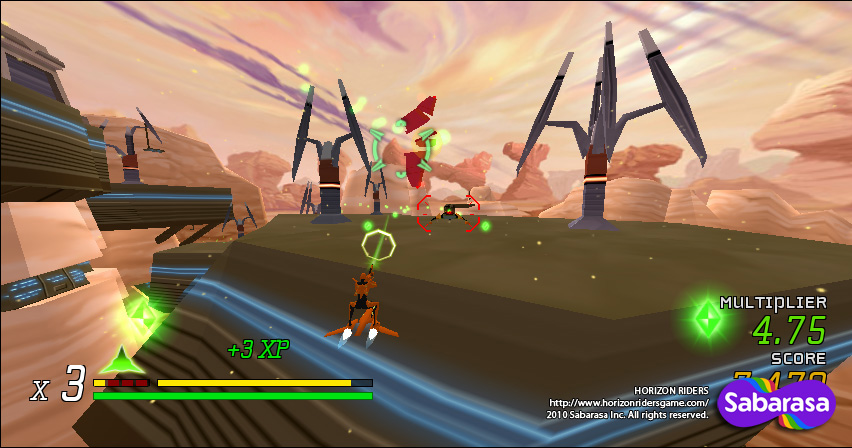Viewport: 852px width, 448px height.
Task: Click the green gem beside the multiplier
Action: coord(709,320)
